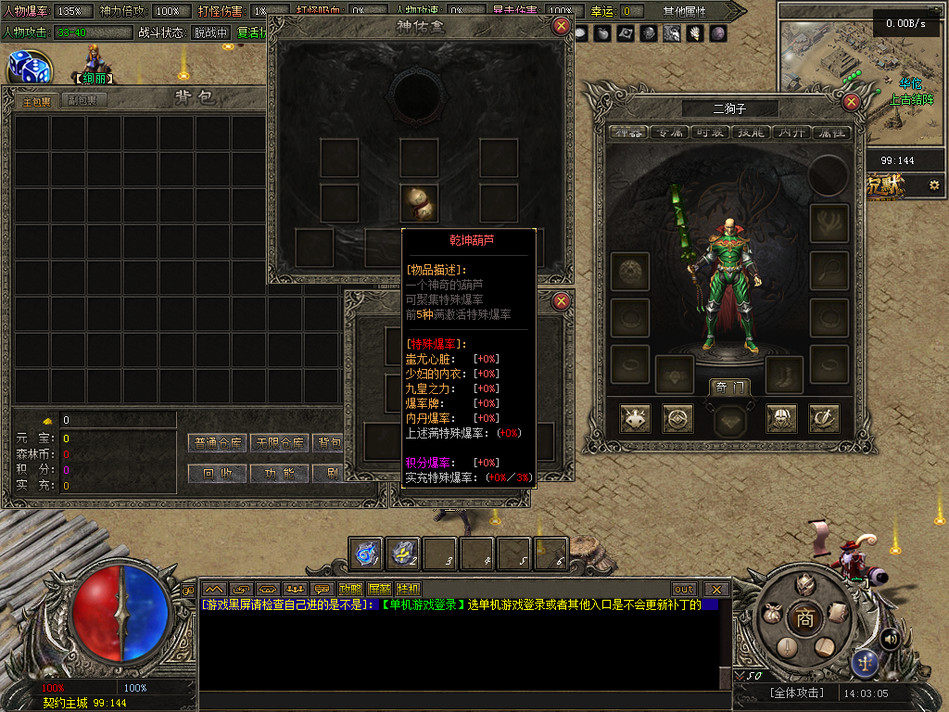Open the 无限仓库 warehouse
This screenshot has width=949, height=712.
pyautogui.click(x=278, y=442)
